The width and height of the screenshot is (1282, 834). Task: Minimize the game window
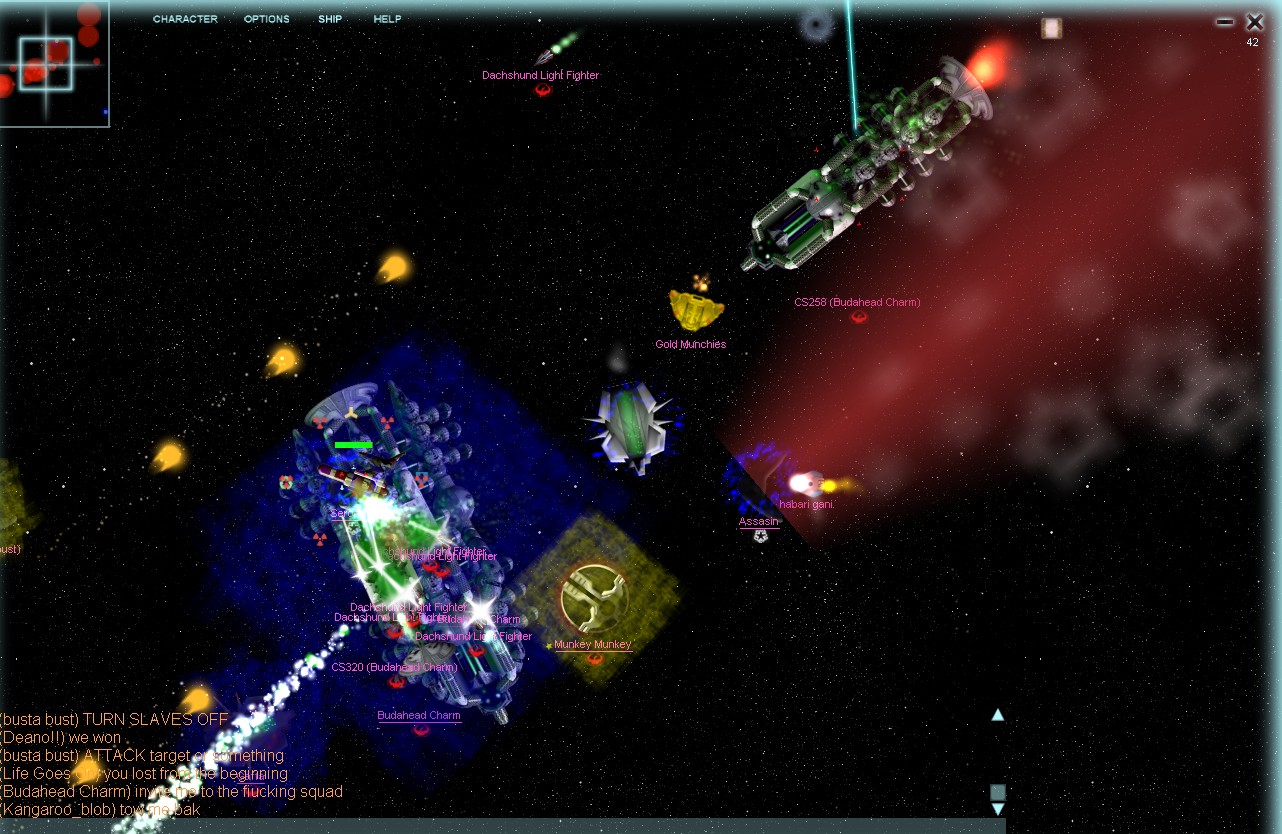1224,21
